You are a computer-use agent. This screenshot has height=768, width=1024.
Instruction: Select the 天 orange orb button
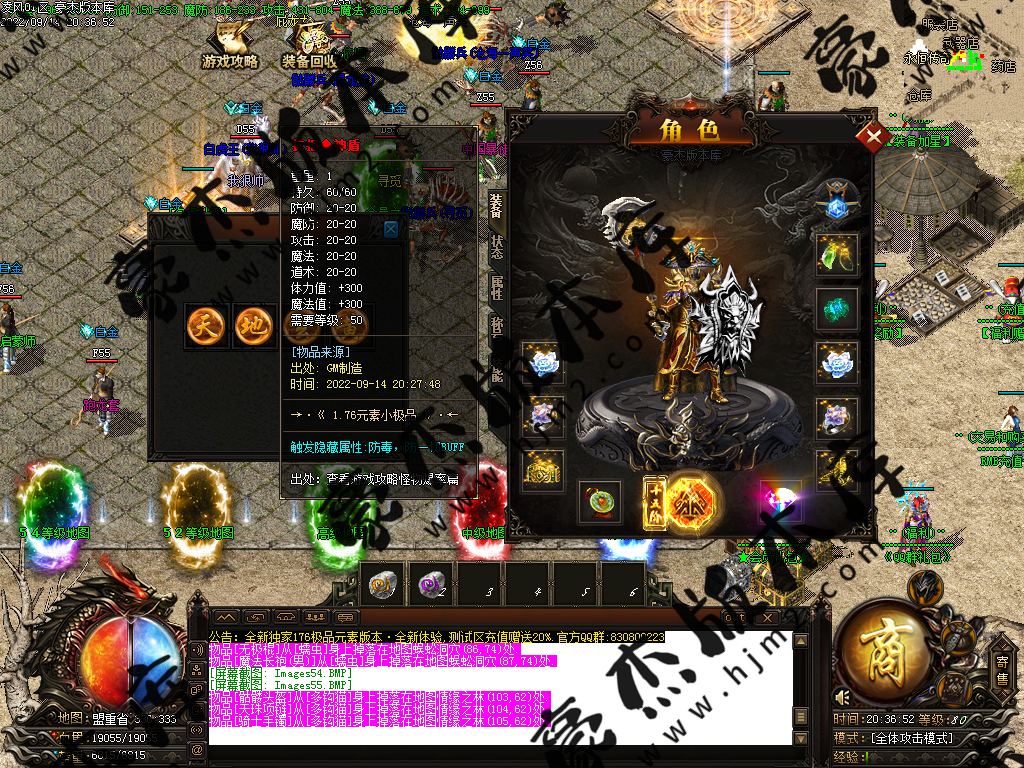(x=206, y=326)
